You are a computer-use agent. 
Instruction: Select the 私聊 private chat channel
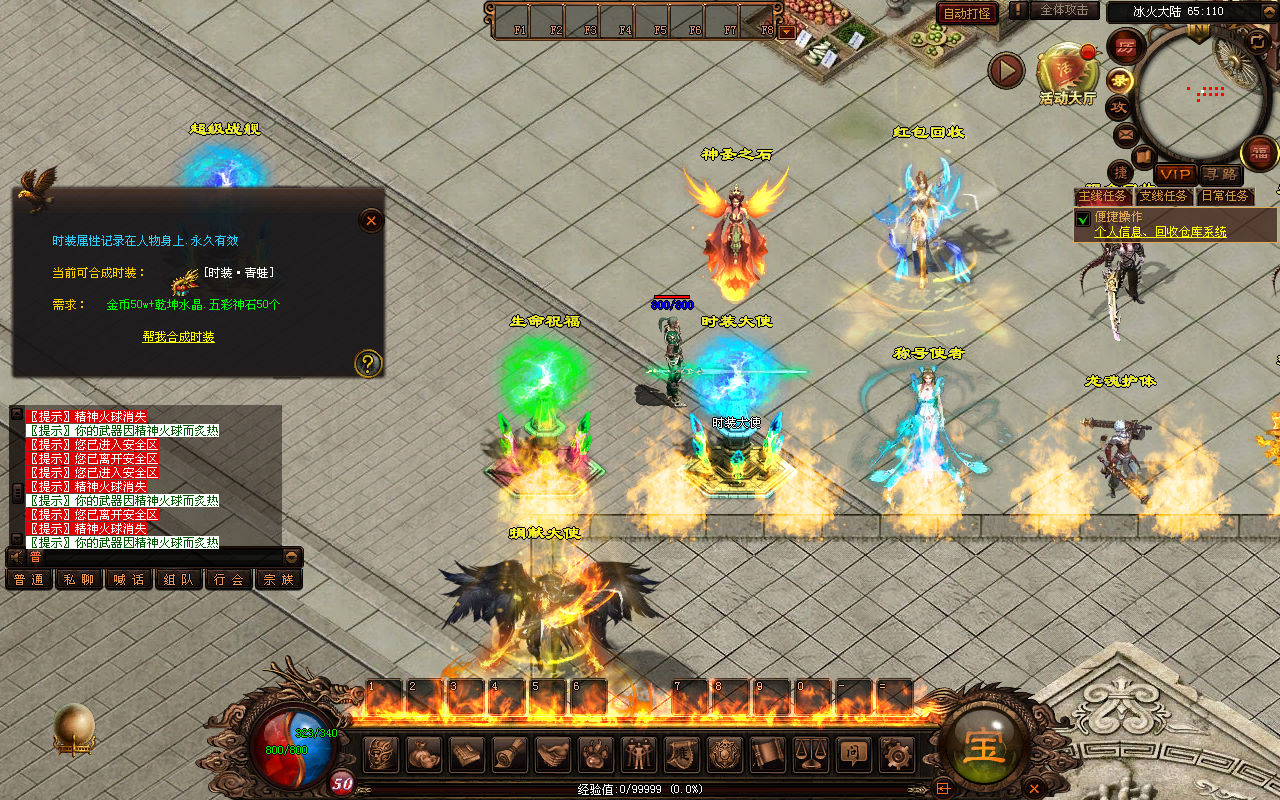tap(79, 579)
